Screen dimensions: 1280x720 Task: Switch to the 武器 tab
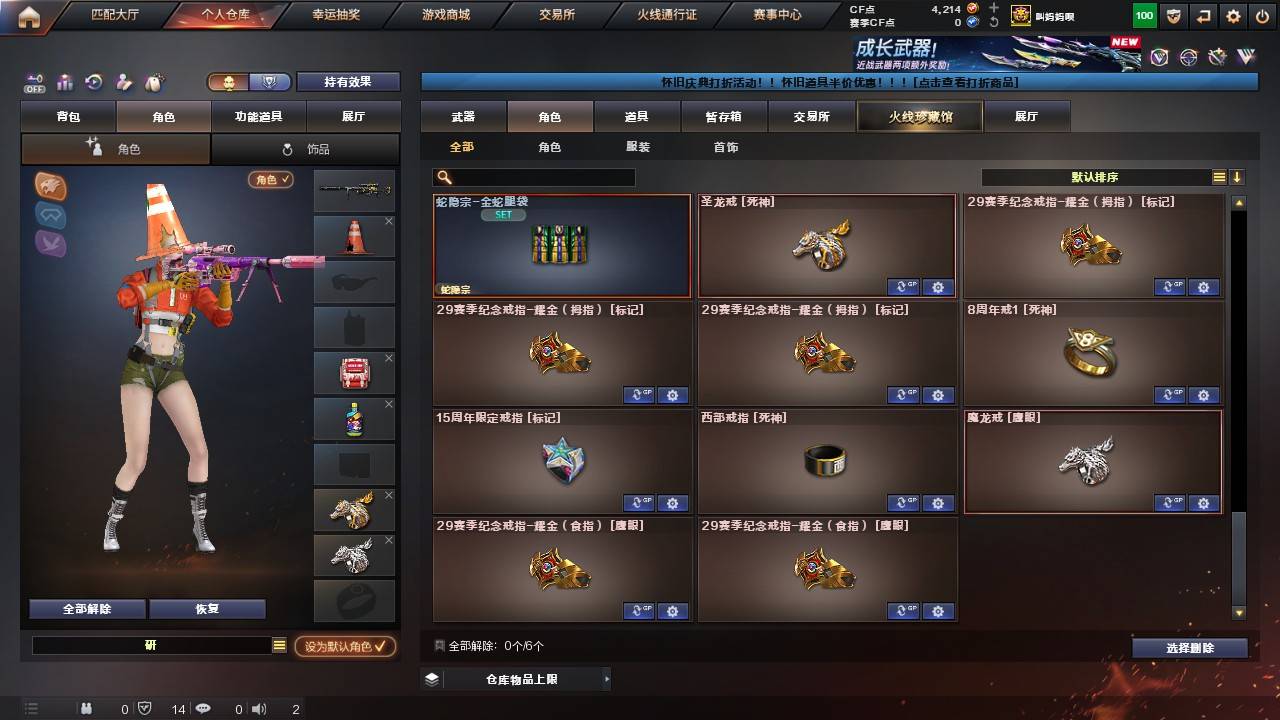coord(461,116)
